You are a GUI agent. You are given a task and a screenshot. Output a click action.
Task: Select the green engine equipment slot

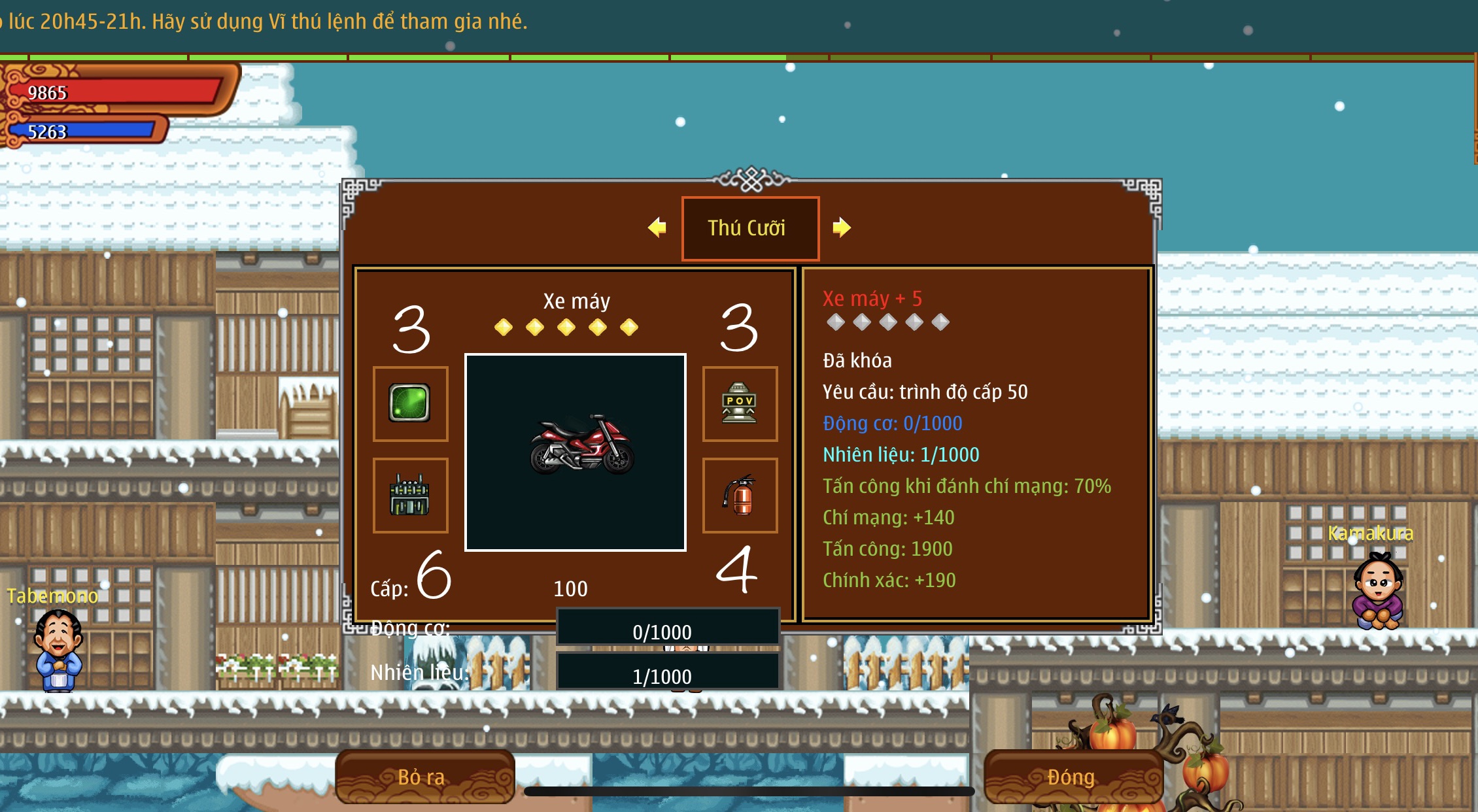410,495
